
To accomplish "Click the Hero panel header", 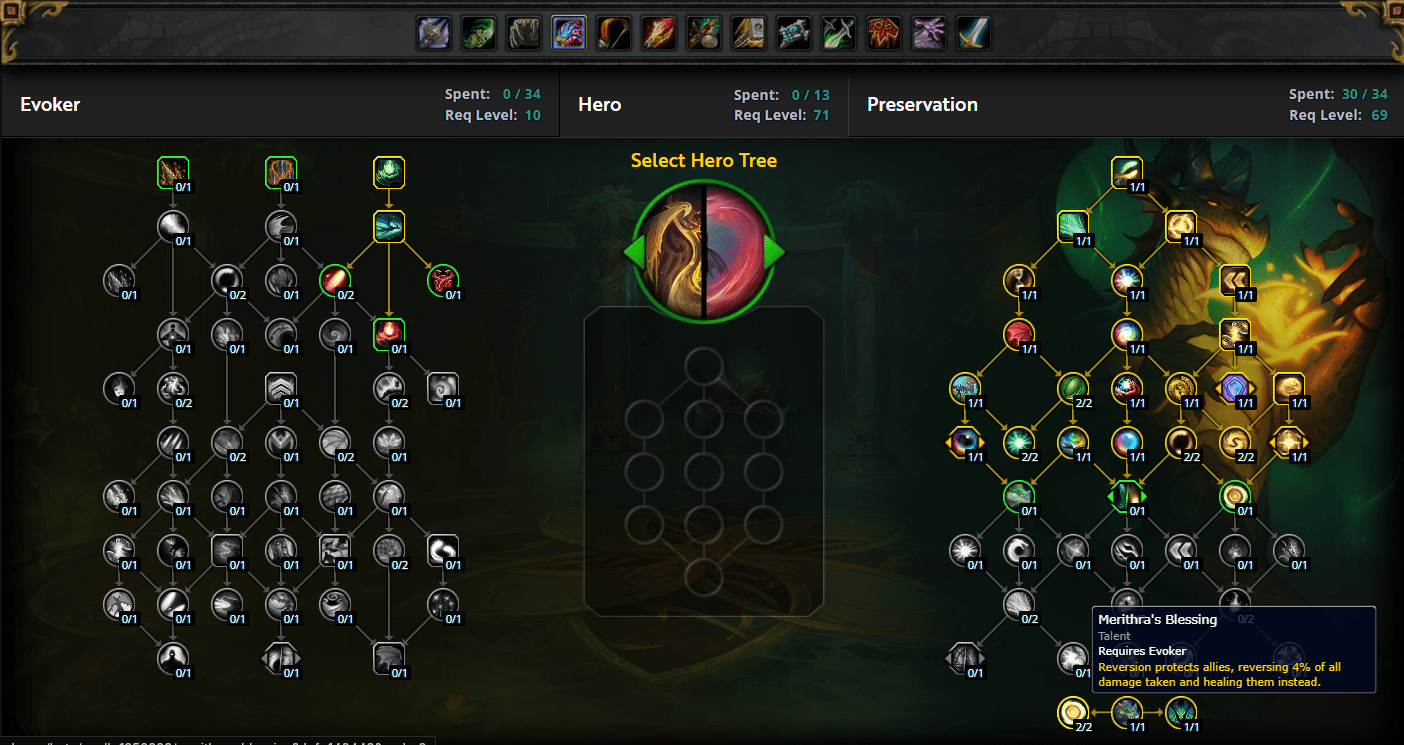I will pos(599,104).
